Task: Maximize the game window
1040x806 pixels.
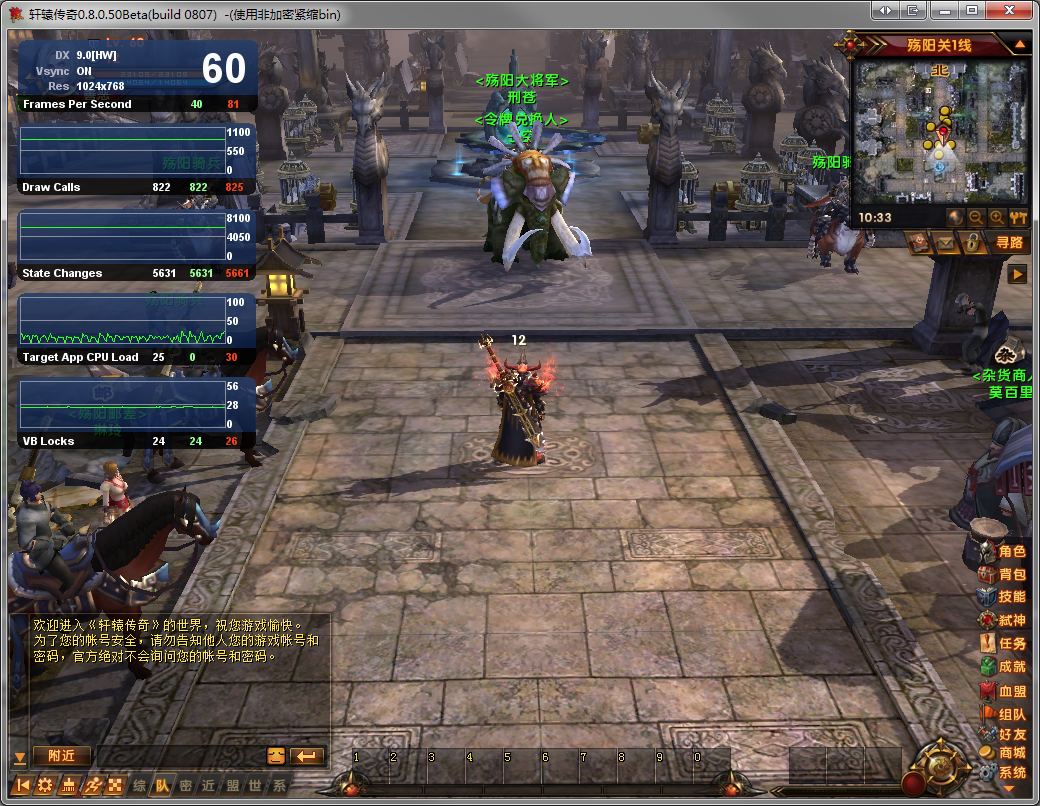Action: (970, 10)
